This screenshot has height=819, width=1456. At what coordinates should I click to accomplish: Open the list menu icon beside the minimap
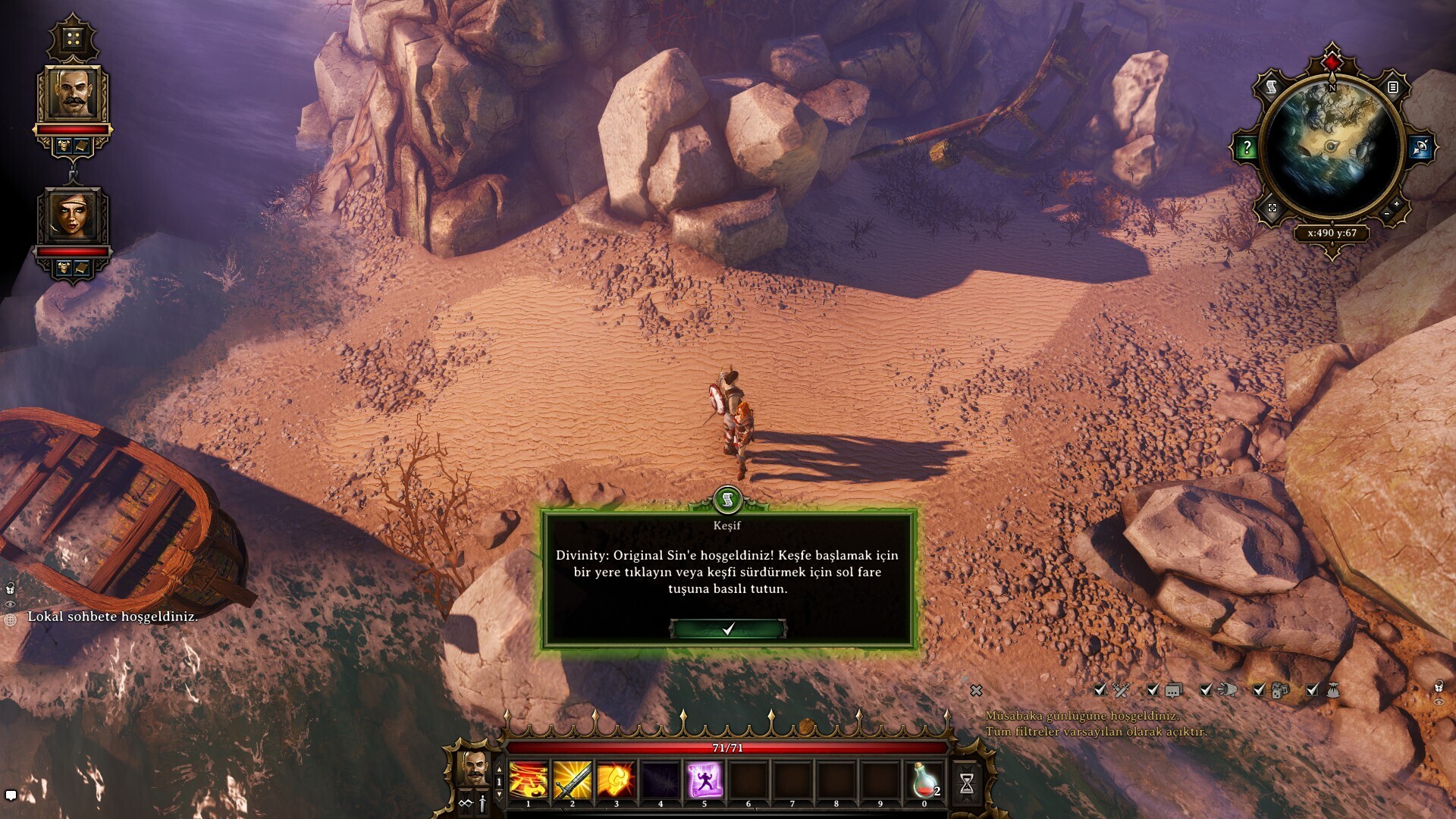(1392, 88)
